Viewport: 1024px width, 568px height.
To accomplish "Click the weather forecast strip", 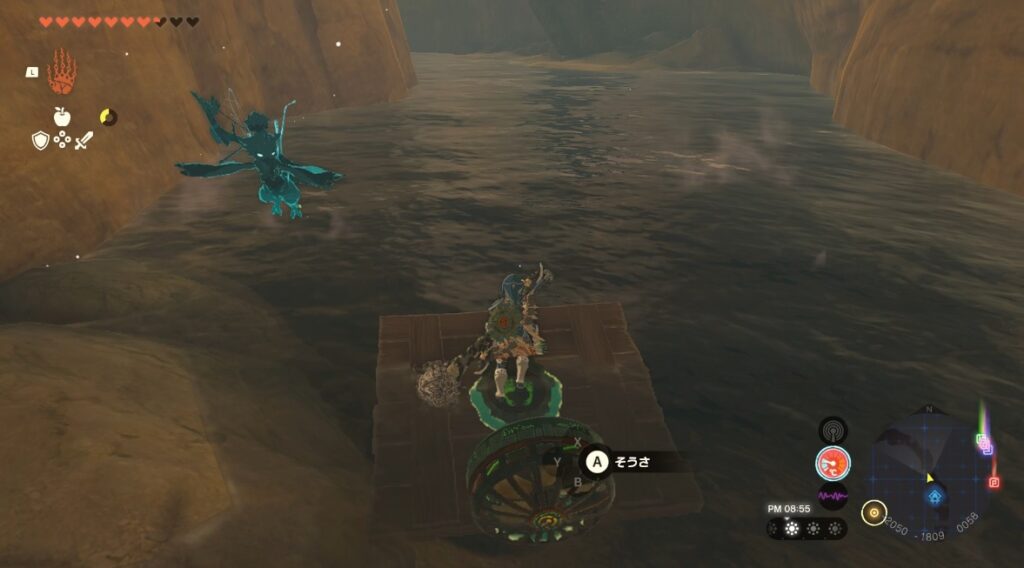I will click(807, 529).
